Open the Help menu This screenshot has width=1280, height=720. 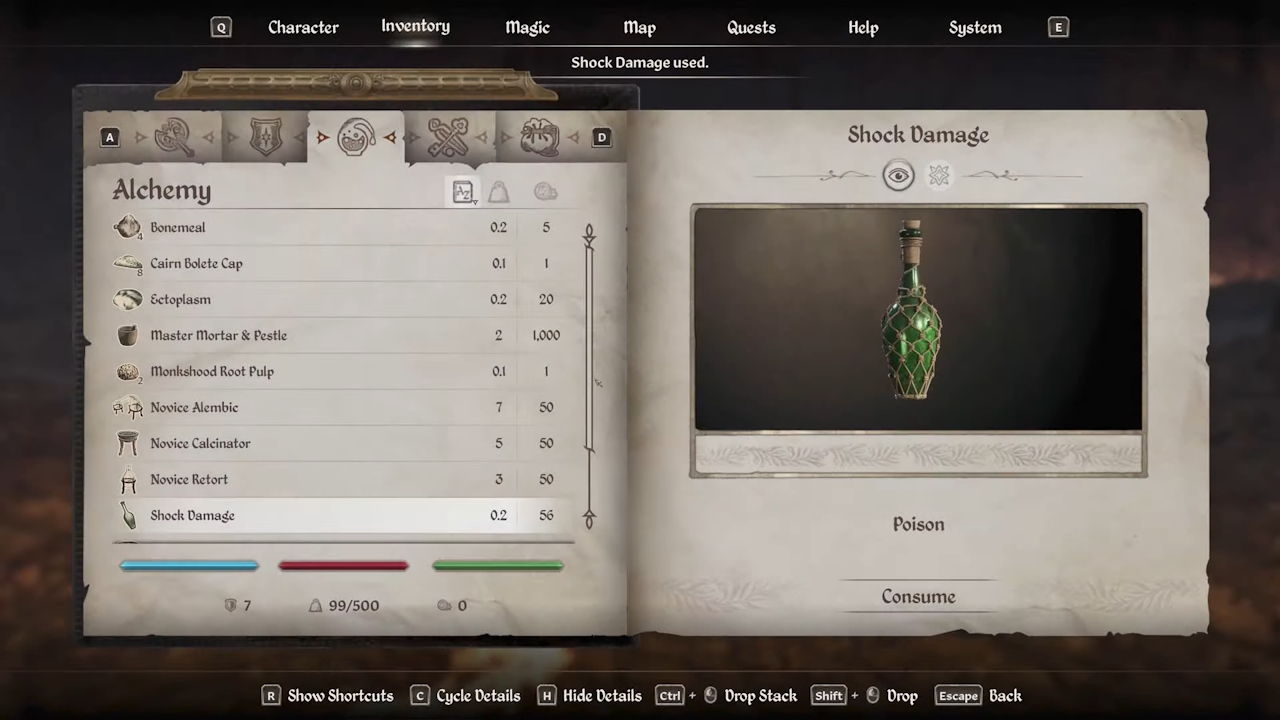click(x=863, y=27)
